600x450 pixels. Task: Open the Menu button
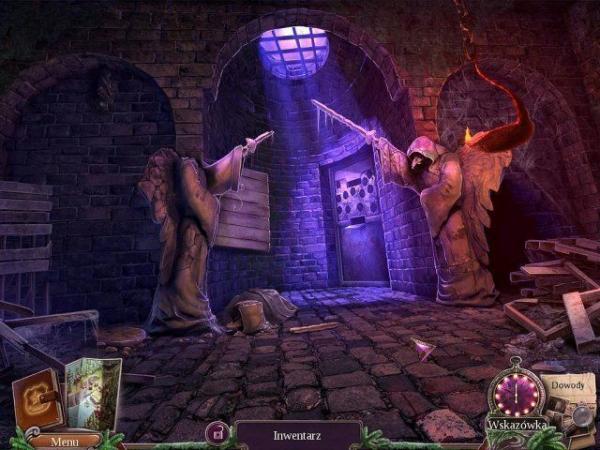coord(64,440)
